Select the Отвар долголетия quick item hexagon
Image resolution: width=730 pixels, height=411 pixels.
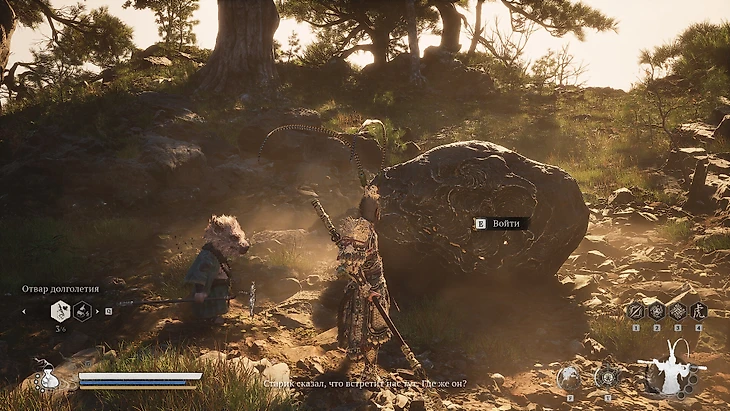pyautogui.click(x=60, y=311)
